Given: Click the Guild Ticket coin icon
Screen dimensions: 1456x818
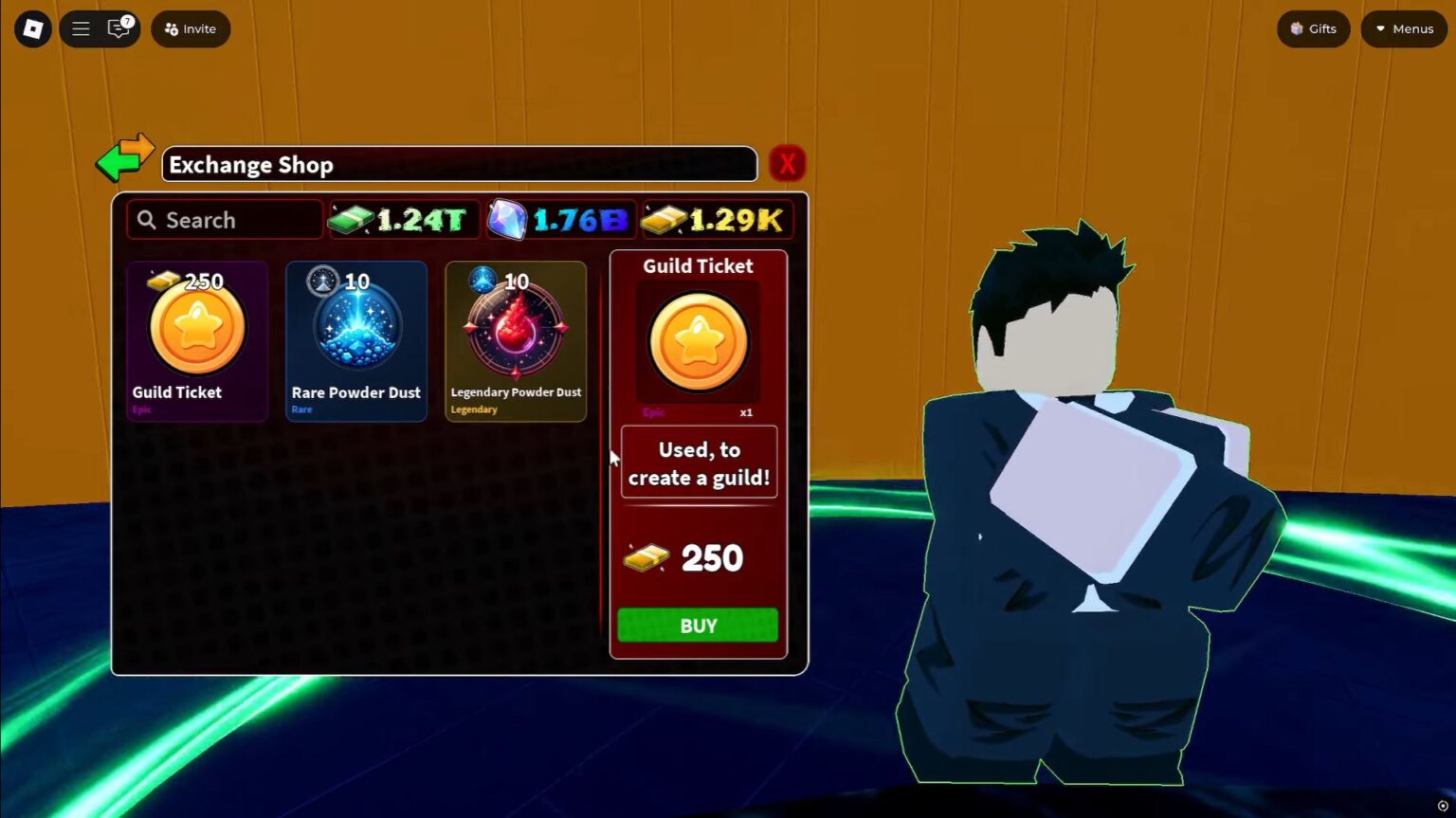Looking at the screenshot, I should [698, 343].
